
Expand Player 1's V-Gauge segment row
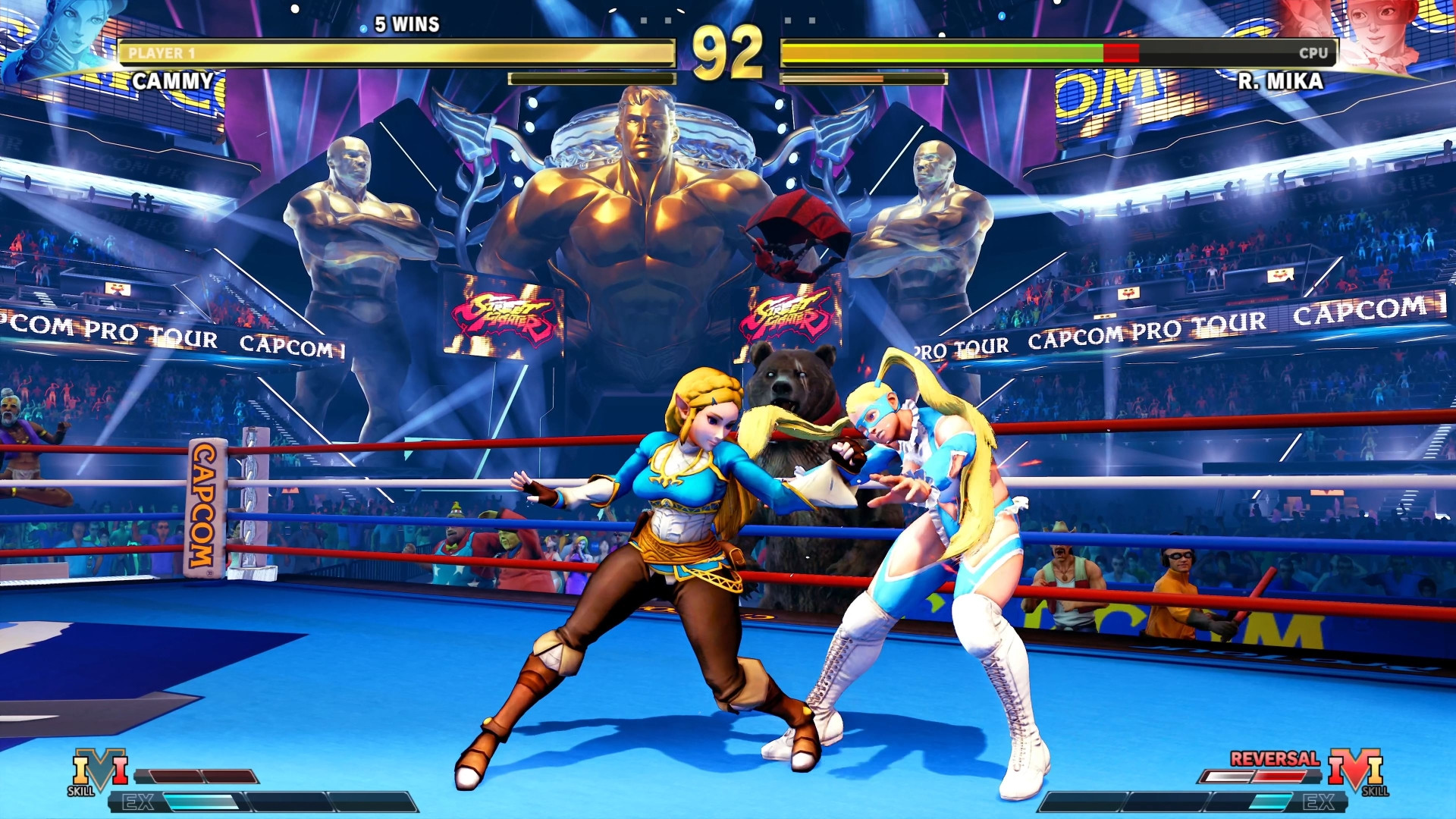[196, 774]
